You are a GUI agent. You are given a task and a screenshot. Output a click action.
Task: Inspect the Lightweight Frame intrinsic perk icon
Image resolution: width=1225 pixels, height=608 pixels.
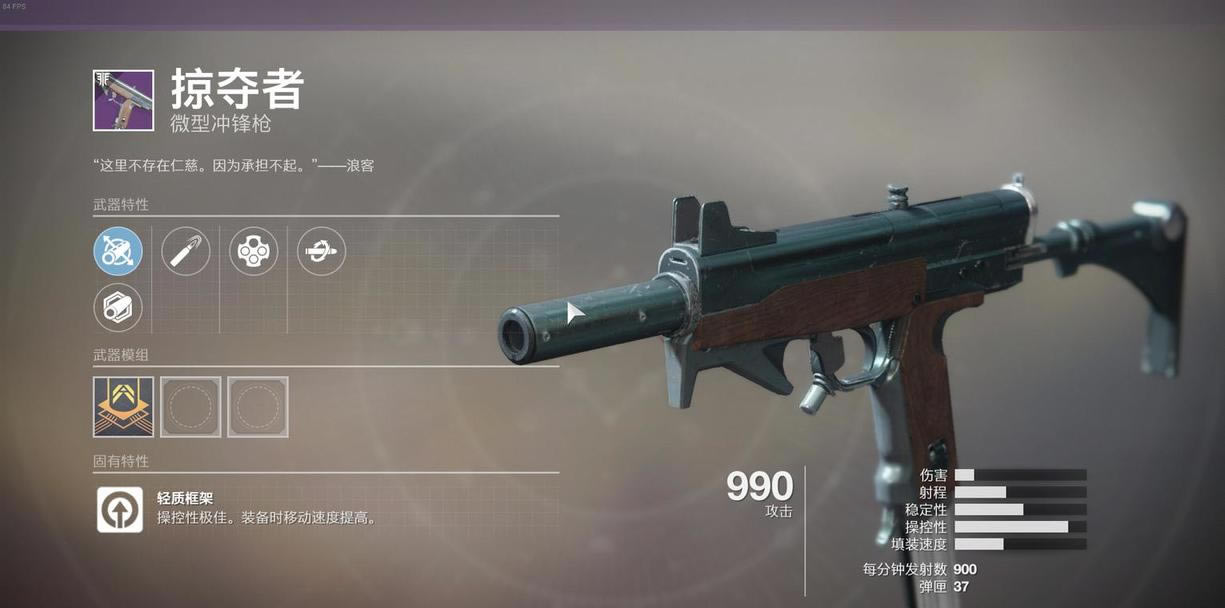pos(120,509)
